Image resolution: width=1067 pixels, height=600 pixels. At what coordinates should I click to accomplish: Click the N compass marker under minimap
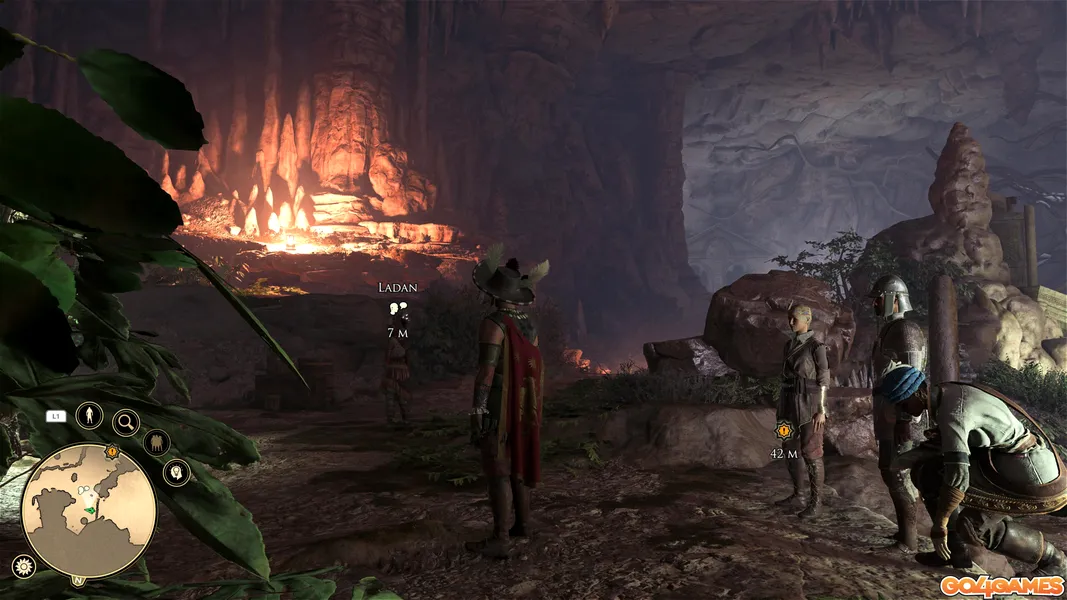pos(78,580)
